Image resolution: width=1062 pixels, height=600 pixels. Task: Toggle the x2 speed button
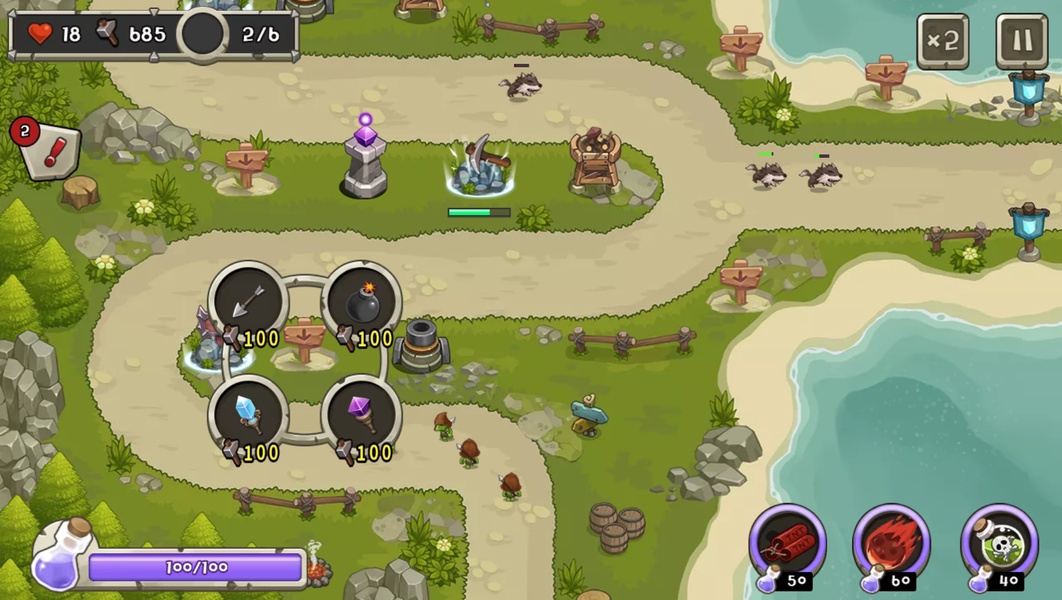(943, 41)
